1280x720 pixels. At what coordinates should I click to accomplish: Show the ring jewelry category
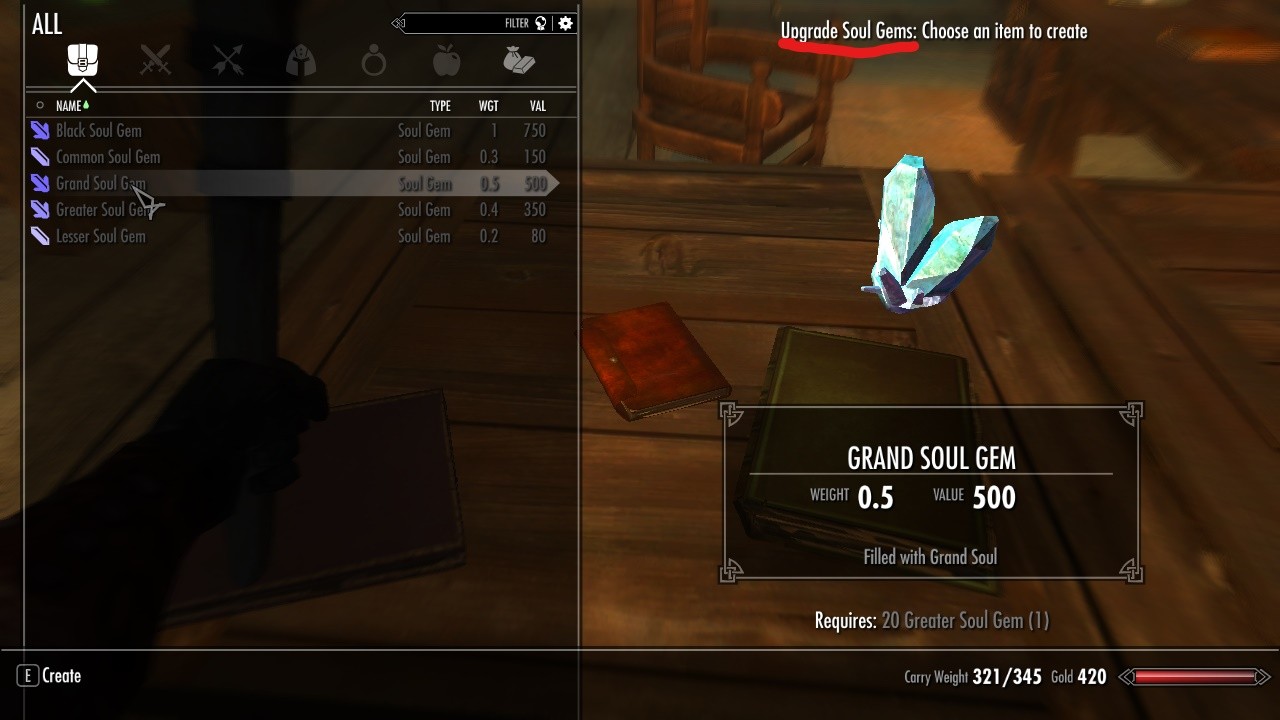pos(374,62)
